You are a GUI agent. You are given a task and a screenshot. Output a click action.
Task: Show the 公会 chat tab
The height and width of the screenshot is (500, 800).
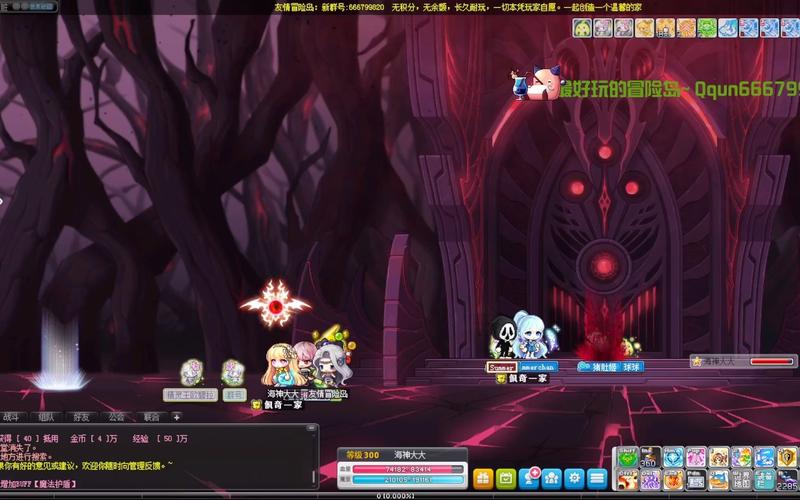pos(116,417)
